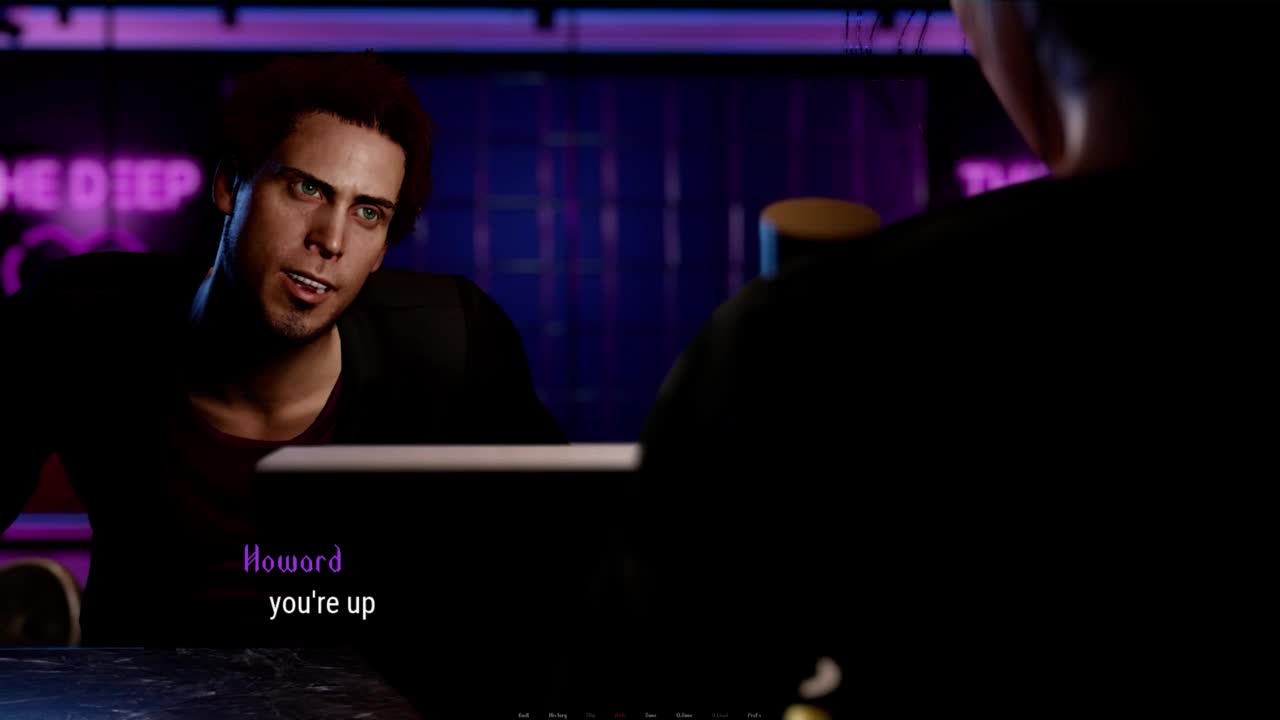
Task: Toggle Skip mode in quick menu
Action: 591,715
